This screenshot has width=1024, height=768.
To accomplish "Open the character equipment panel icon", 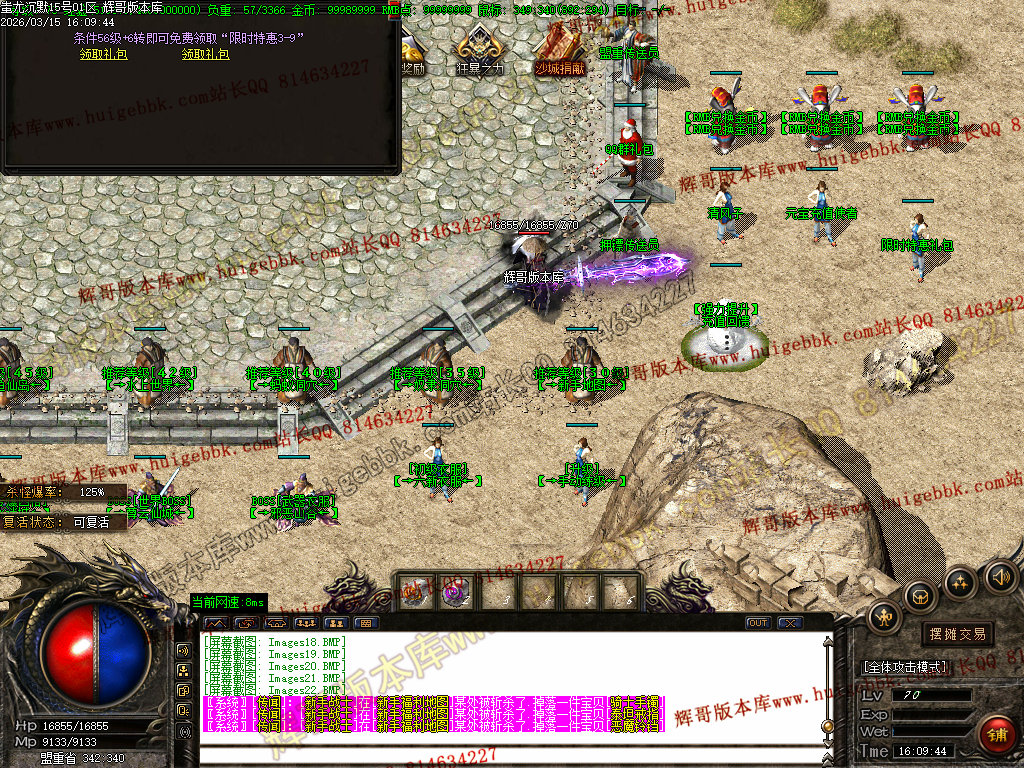I will coord(883,617).
